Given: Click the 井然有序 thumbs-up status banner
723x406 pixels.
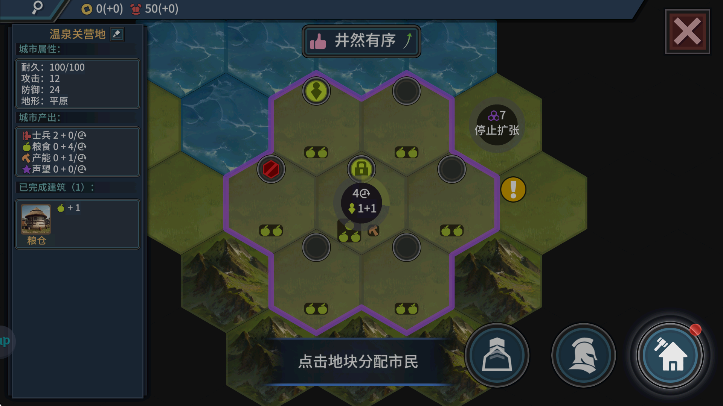Looking at the screenshot, I should (x=361, y=41).
